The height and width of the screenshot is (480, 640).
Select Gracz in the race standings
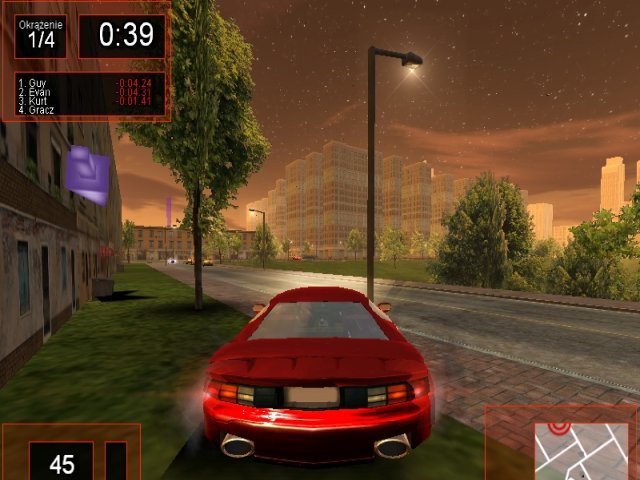42,109
